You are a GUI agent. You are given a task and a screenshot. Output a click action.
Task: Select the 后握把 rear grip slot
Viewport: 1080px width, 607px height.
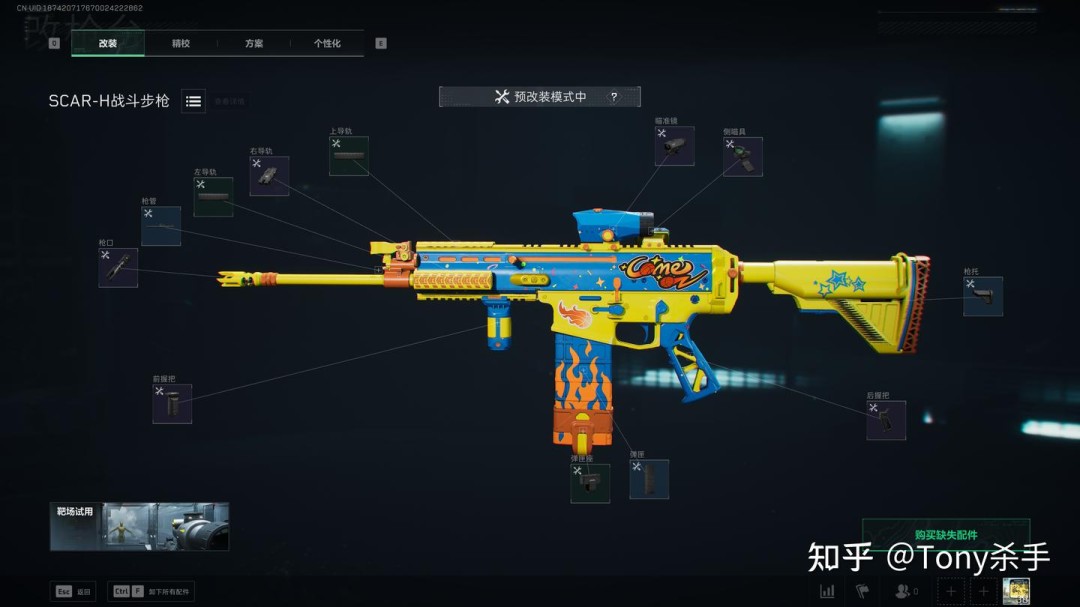tap(886, 420)
